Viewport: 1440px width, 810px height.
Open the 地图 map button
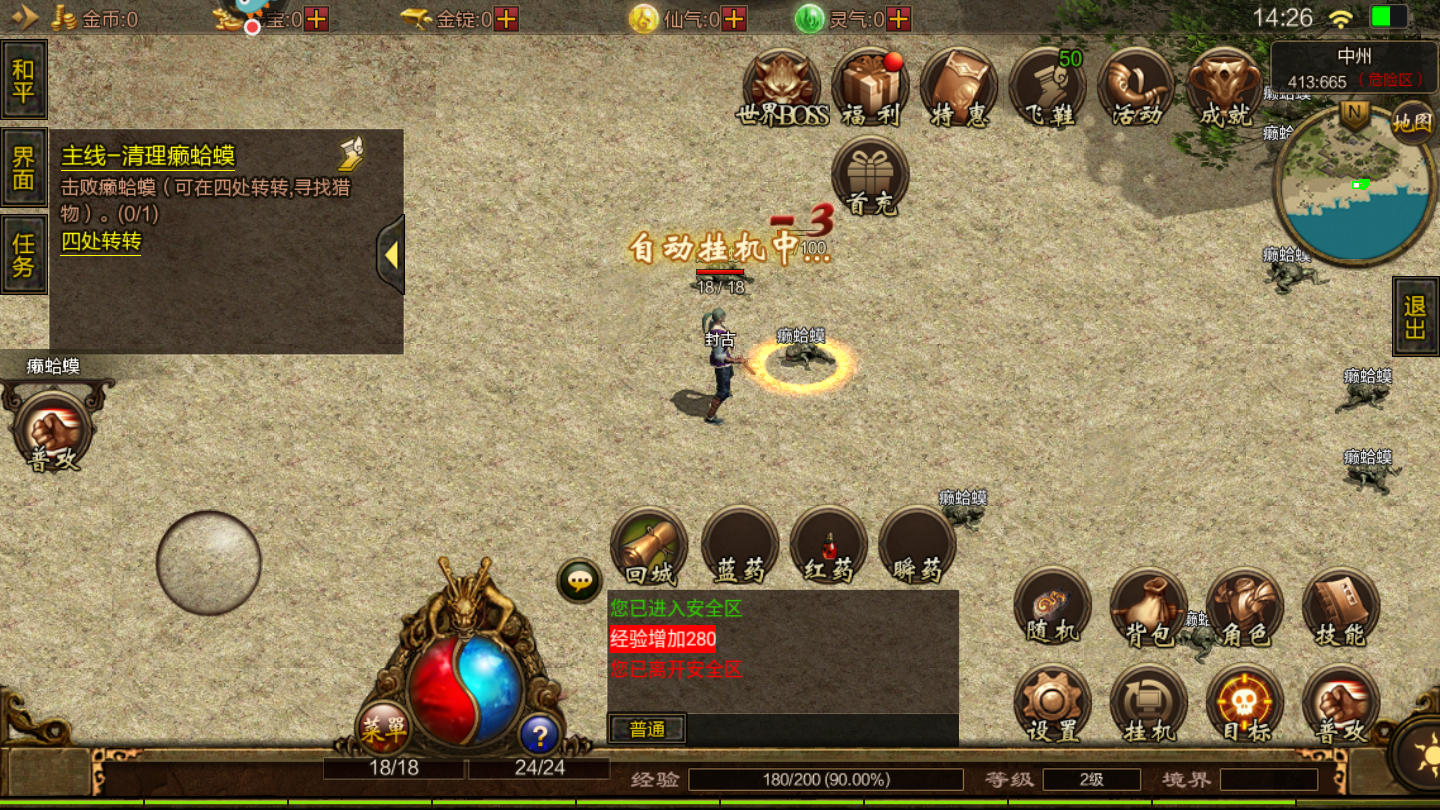(x=1412, y=122)
